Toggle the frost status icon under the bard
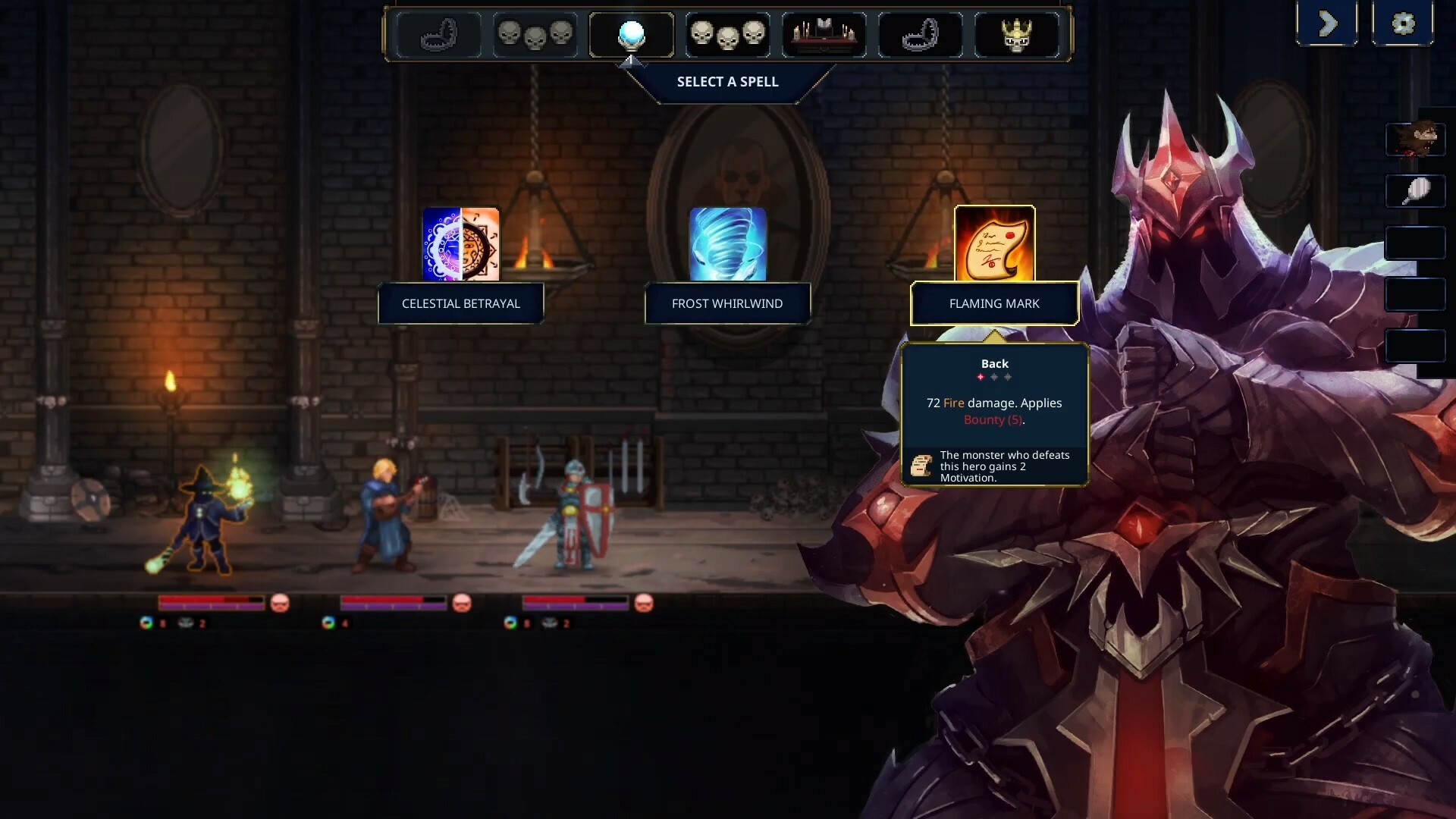 coord(328,623)
